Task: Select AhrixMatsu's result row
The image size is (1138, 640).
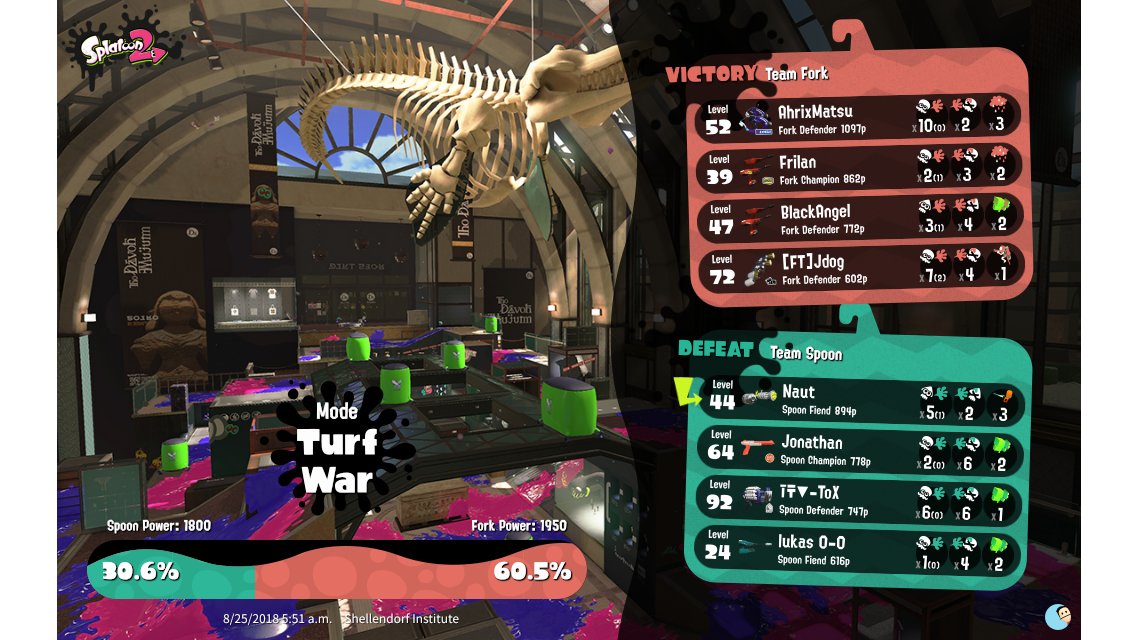Action: pos(858,117)
